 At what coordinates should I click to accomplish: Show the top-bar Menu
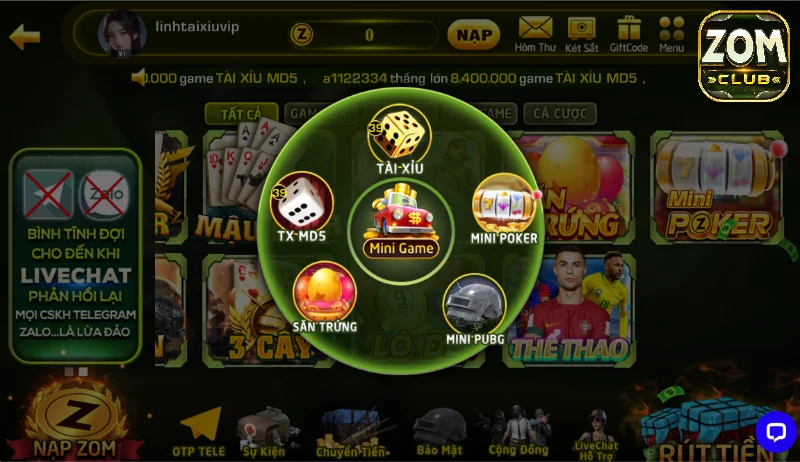tap(672, 33)
